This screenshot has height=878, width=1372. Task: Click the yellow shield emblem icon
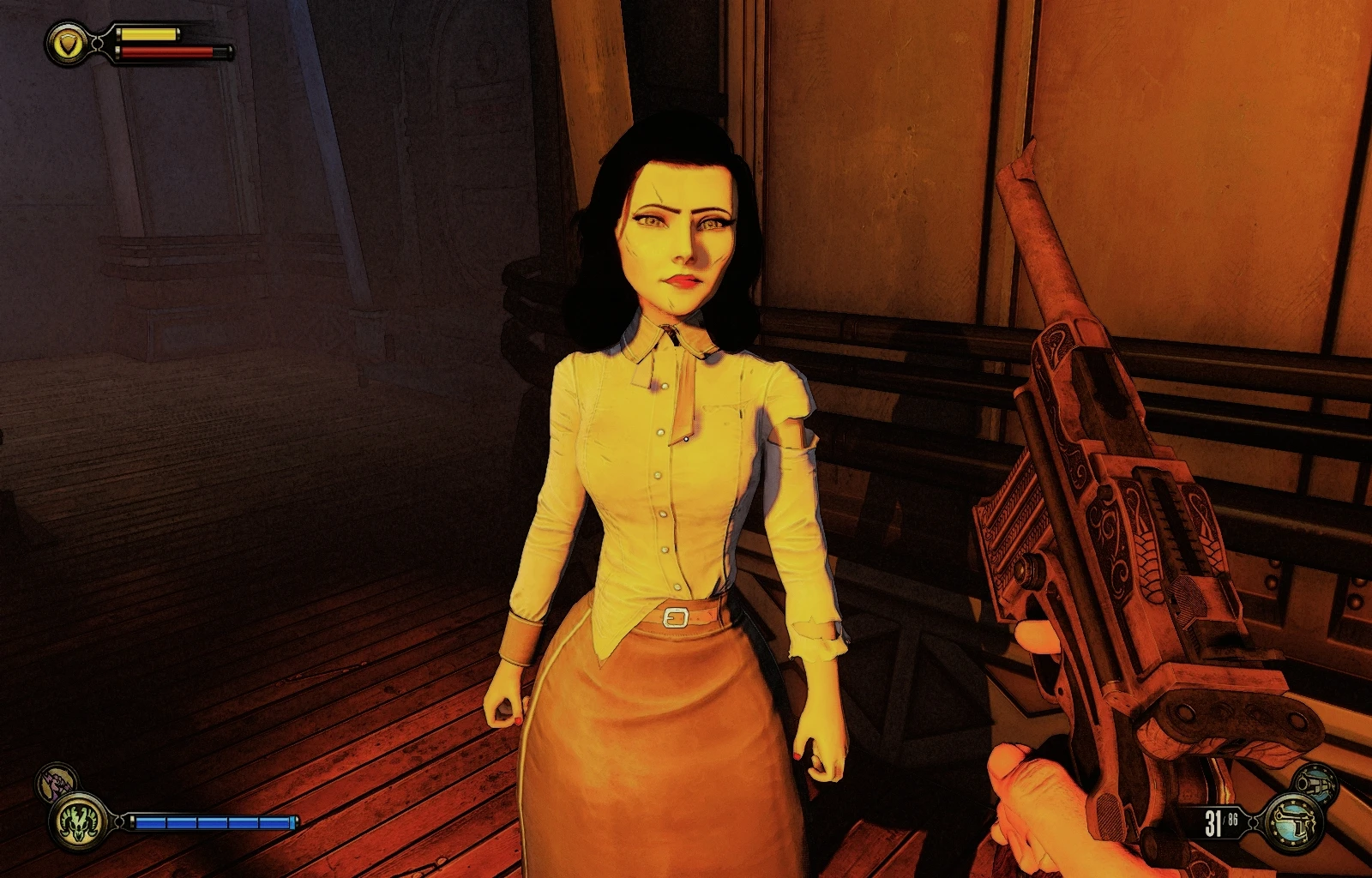68,42
